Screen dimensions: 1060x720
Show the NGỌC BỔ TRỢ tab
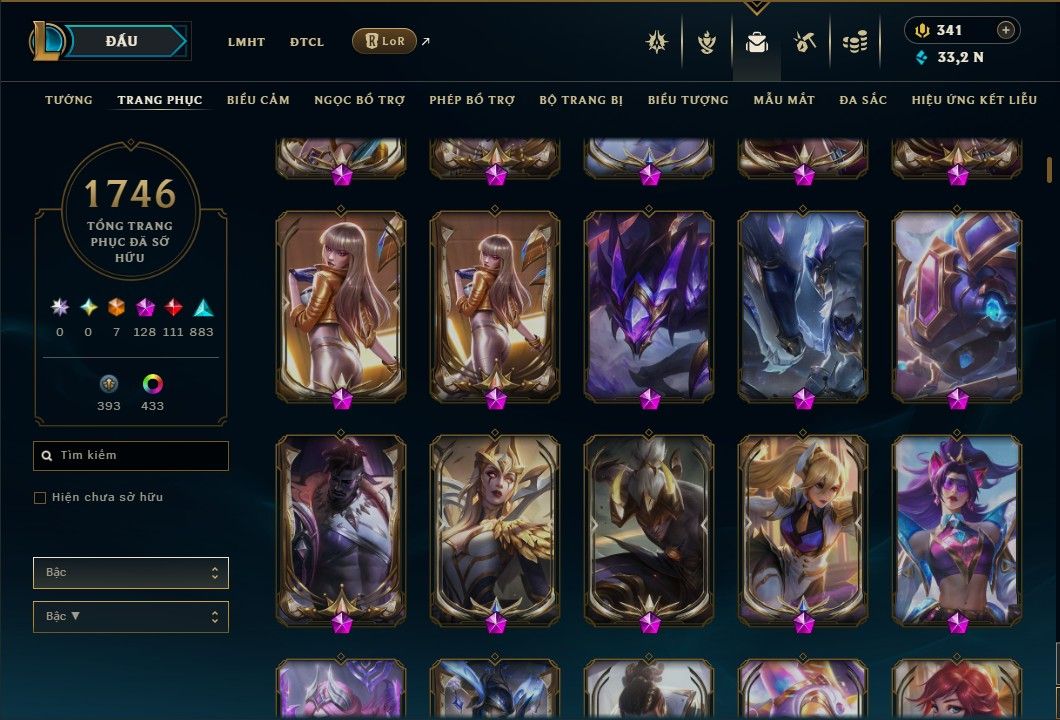point(359,100)
